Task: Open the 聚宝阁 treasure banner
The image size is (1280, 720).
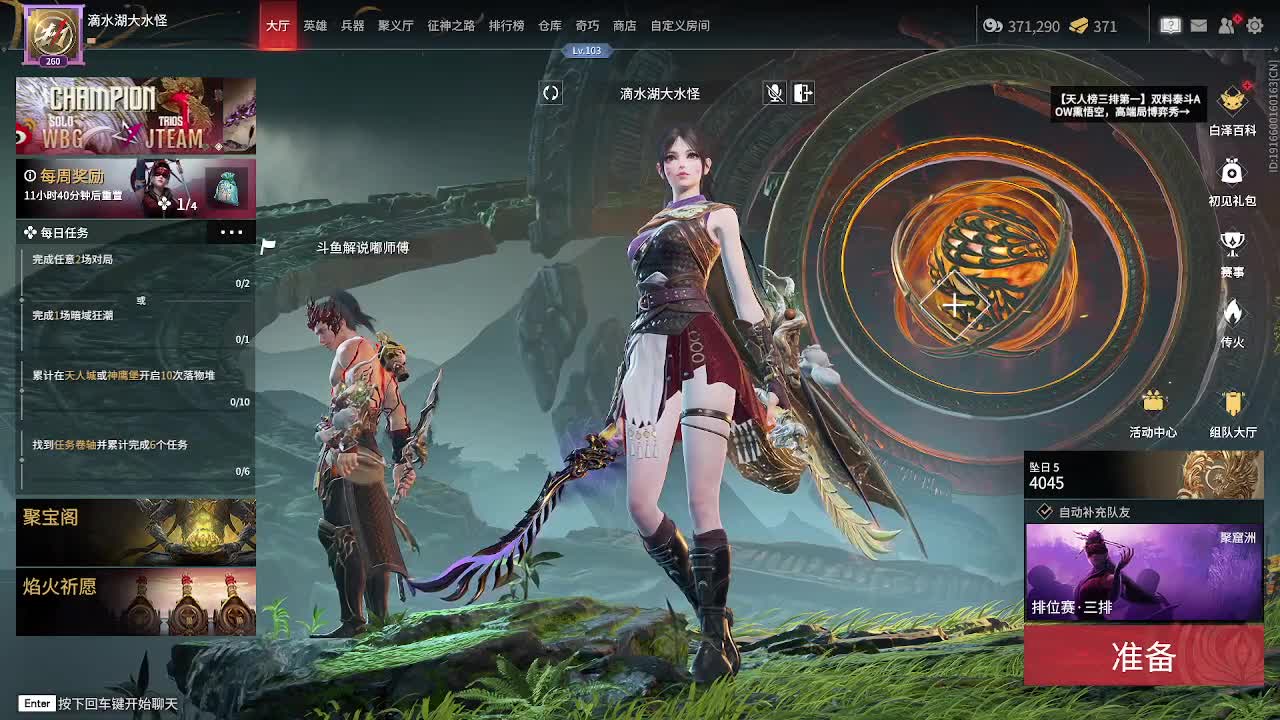Action: point(135,531)
